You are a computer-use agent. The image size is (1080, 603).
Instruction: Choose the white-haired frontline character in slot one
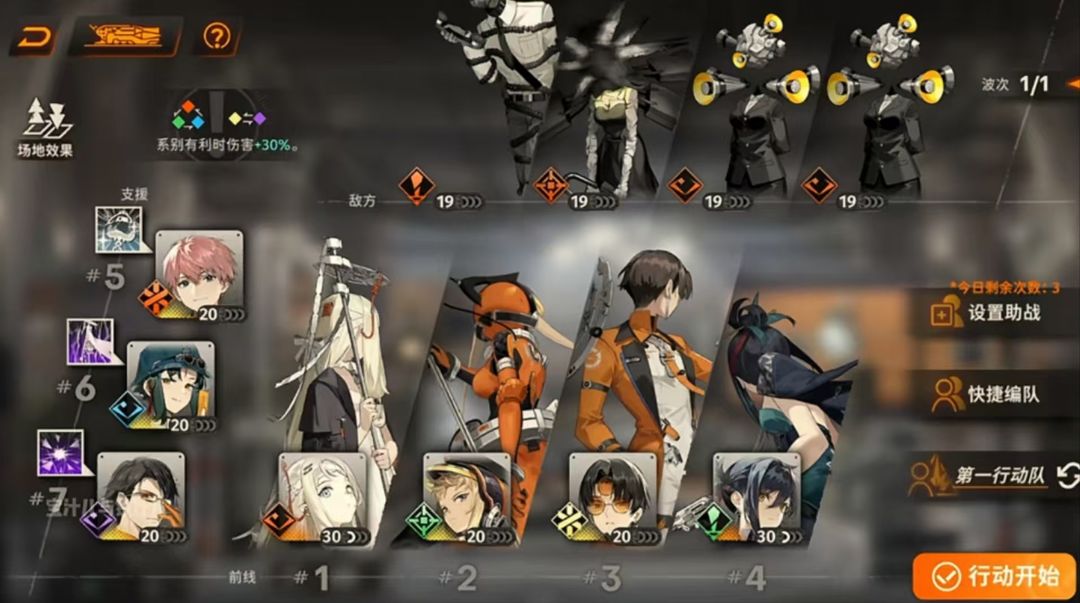point(322,499)
